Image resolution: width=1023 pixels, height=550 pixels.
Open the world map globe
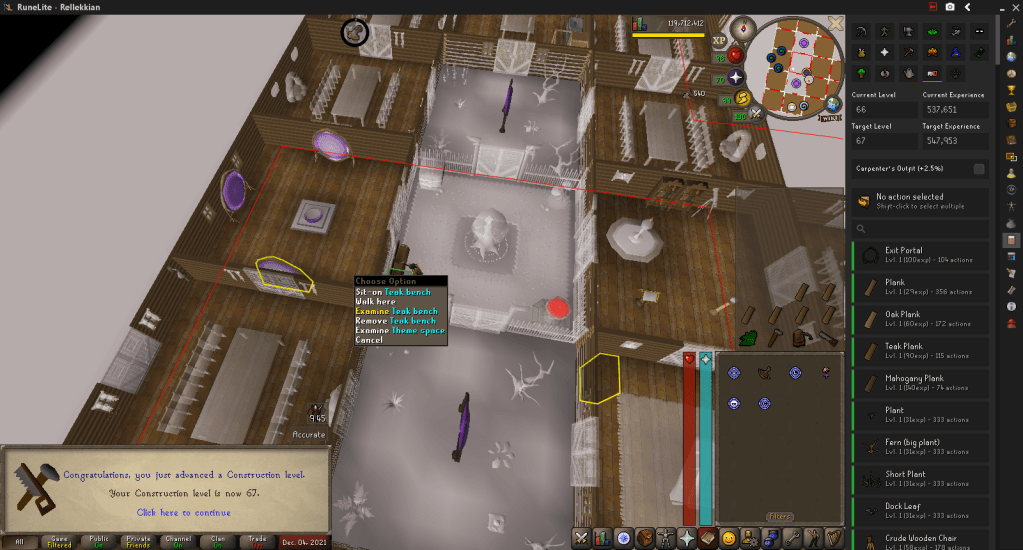click(x=832, y=104)
